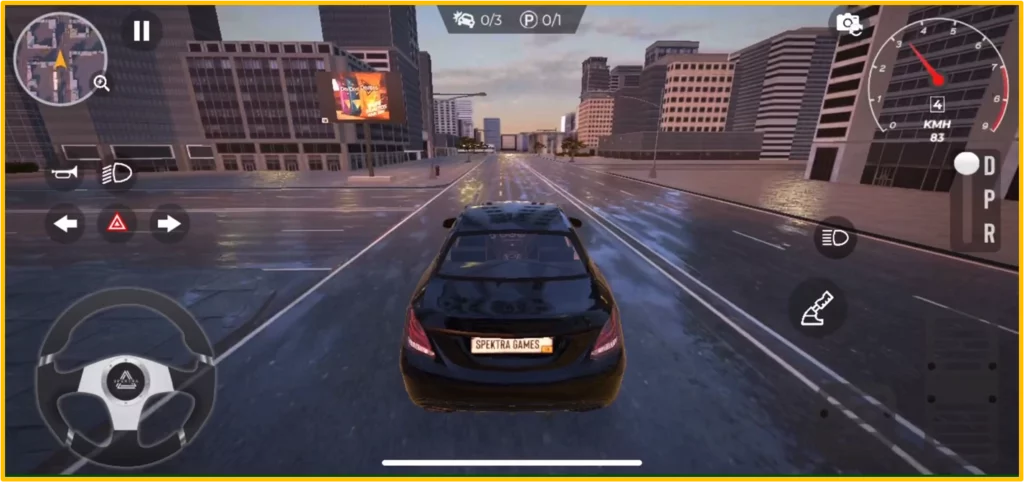Pause the game
The height and width of the screenshot is (482, 1024).
[x=141, y=31]
